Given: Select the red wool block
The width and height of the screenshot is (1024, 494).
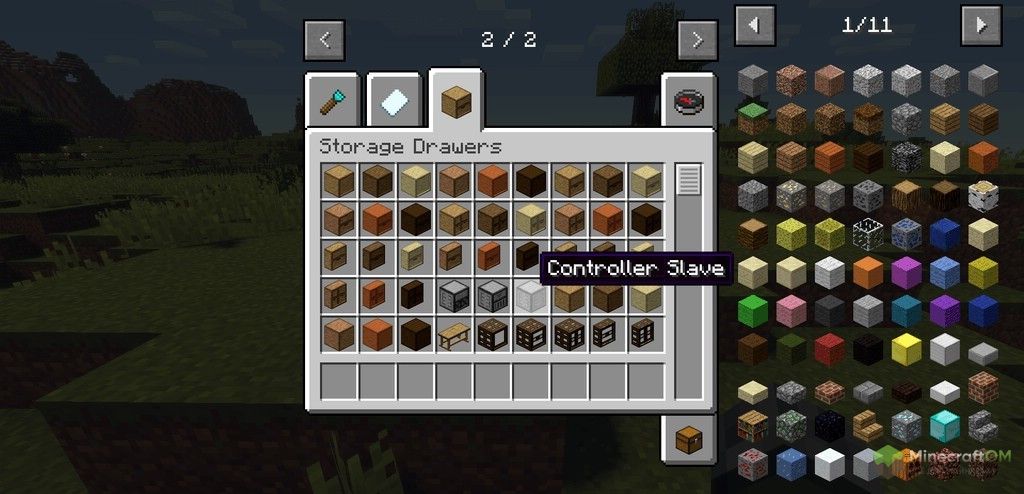Looking at the screenshot, I should [x=829, y=349].
